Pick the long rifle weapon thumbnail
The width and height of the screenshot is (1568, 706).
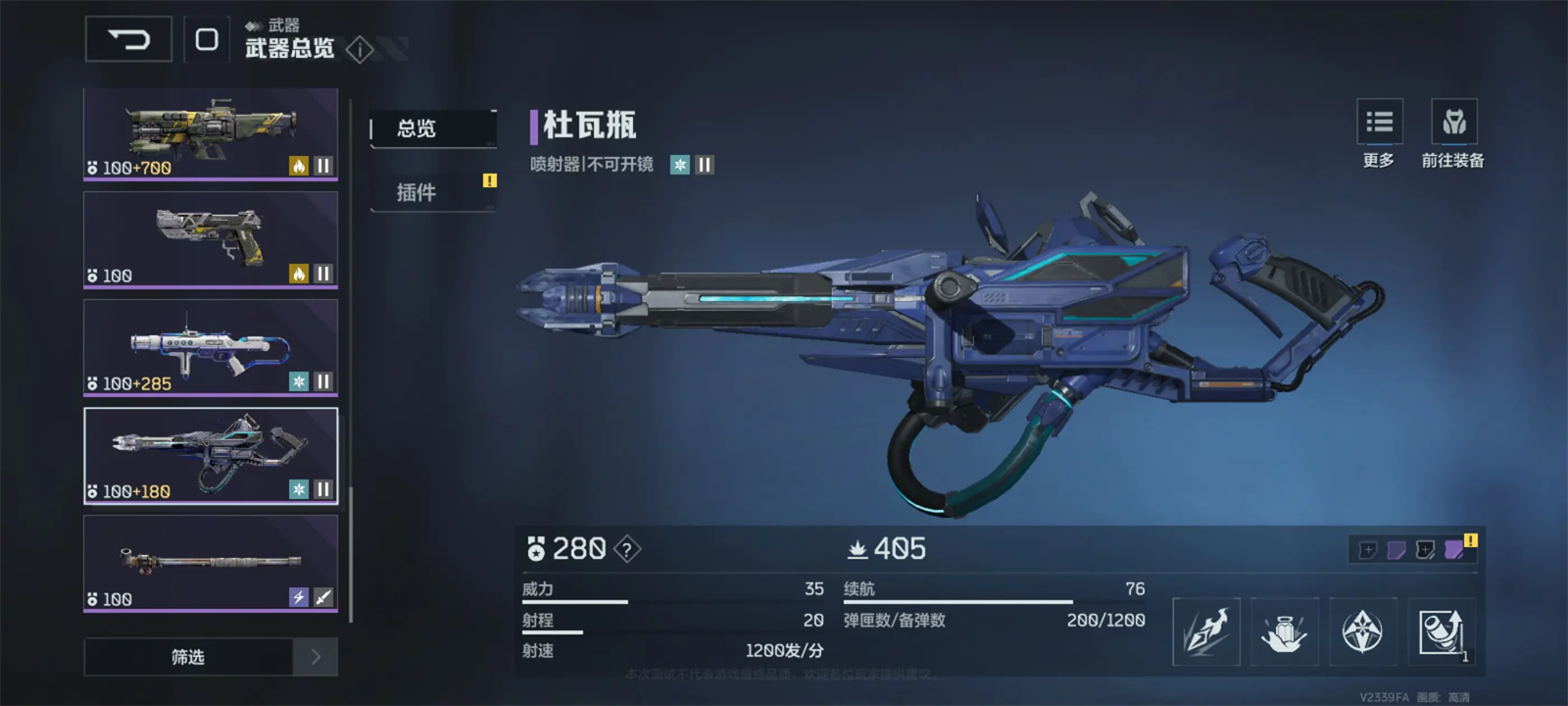(x=211, y=564)
